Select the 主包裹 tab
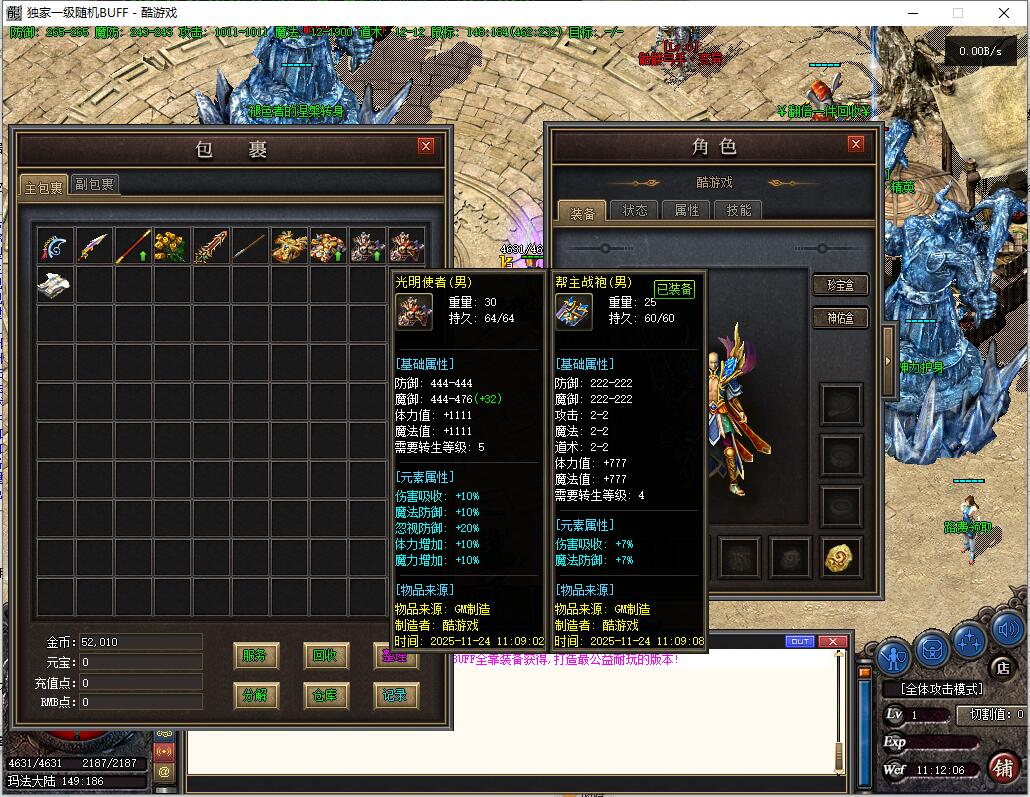 point(44,187)
